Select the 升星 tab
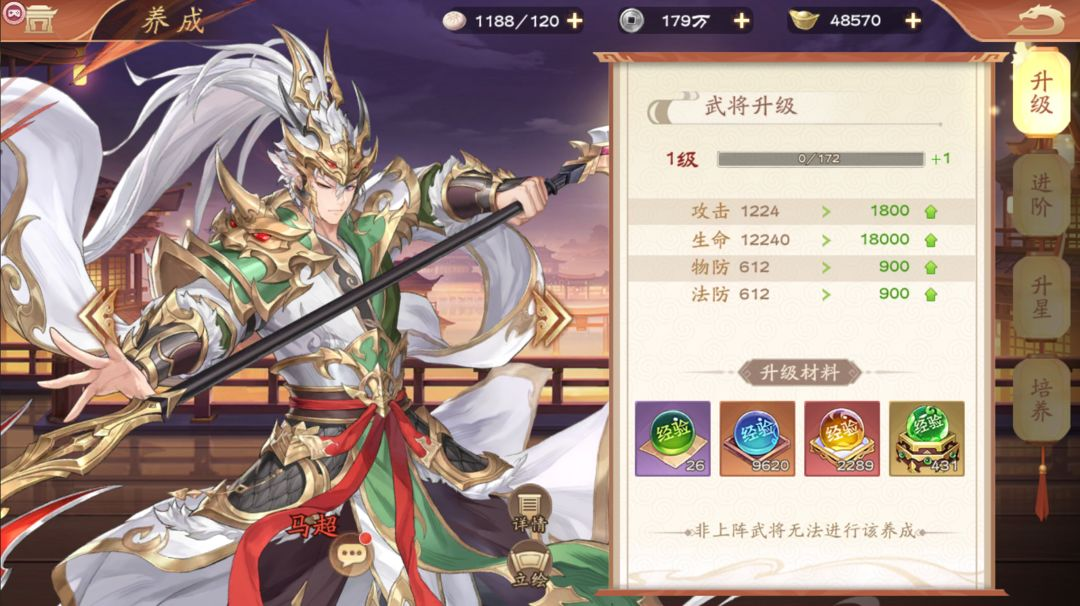1080x606 pixels. (x=1040, y=298)
